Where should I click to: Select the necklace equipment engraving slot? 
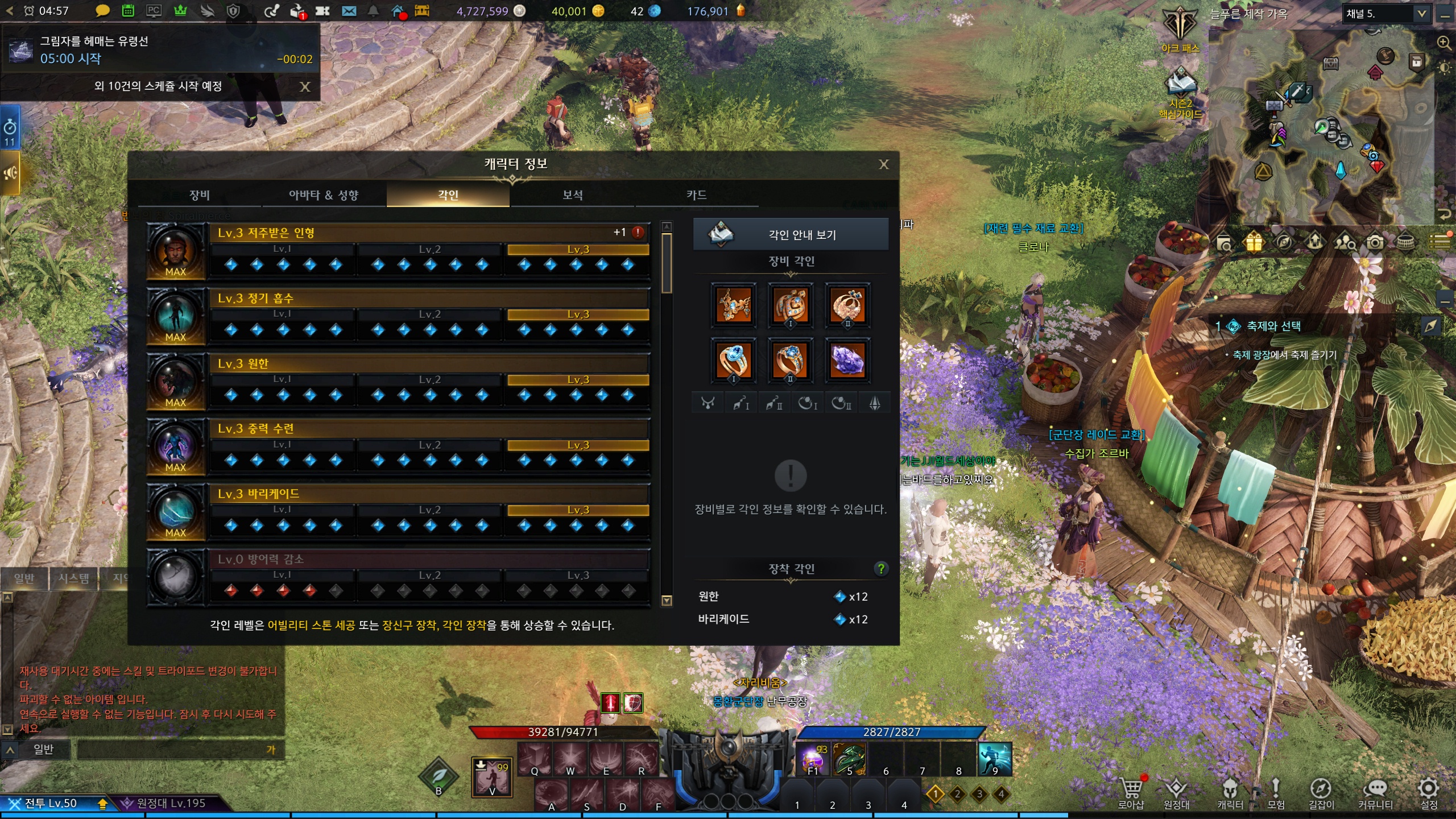tap(734, 305)
